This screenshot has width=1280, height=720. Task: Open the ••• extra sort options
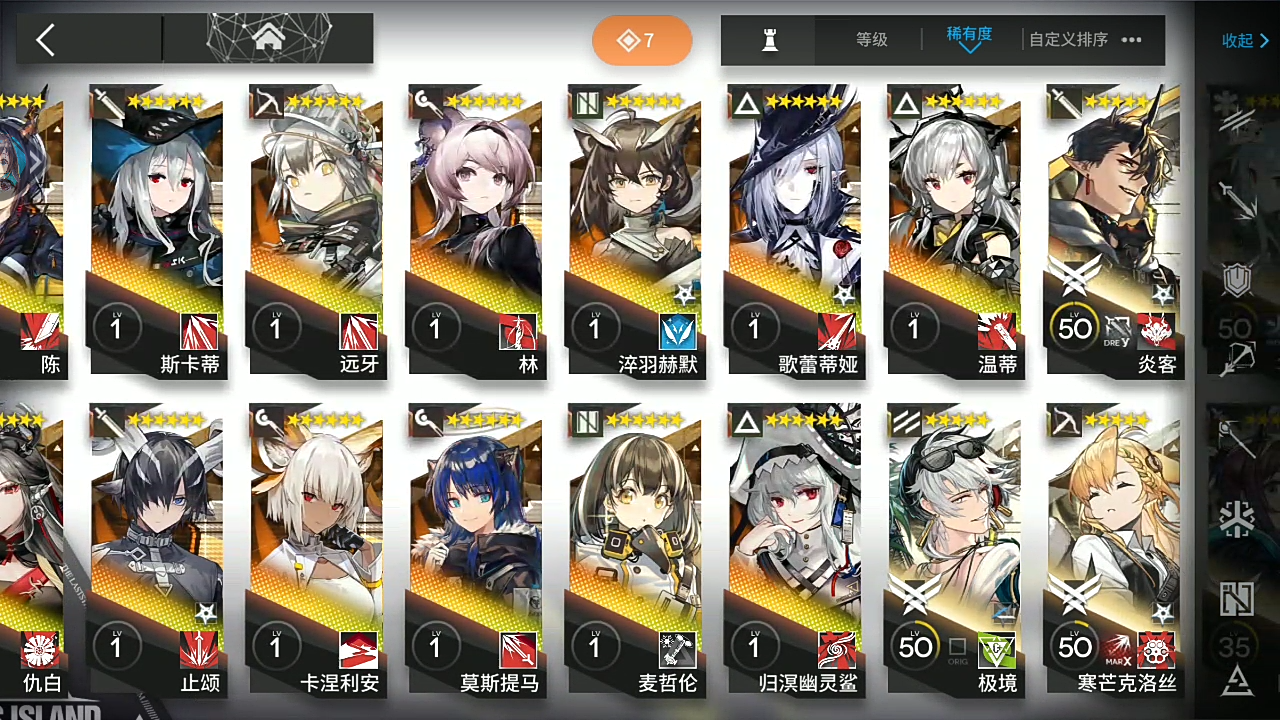[x=1131, y=40]
